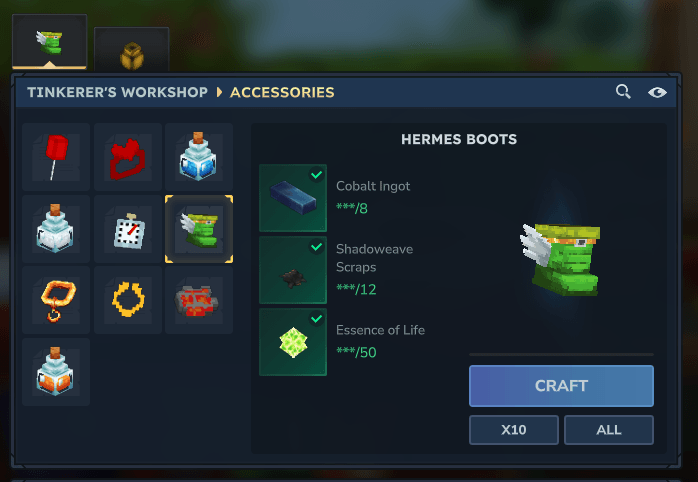The height and width of the screenshot is (482, 698).
Task: Select the blue liquid bottle recipe
Action: (x=199, y=157)
